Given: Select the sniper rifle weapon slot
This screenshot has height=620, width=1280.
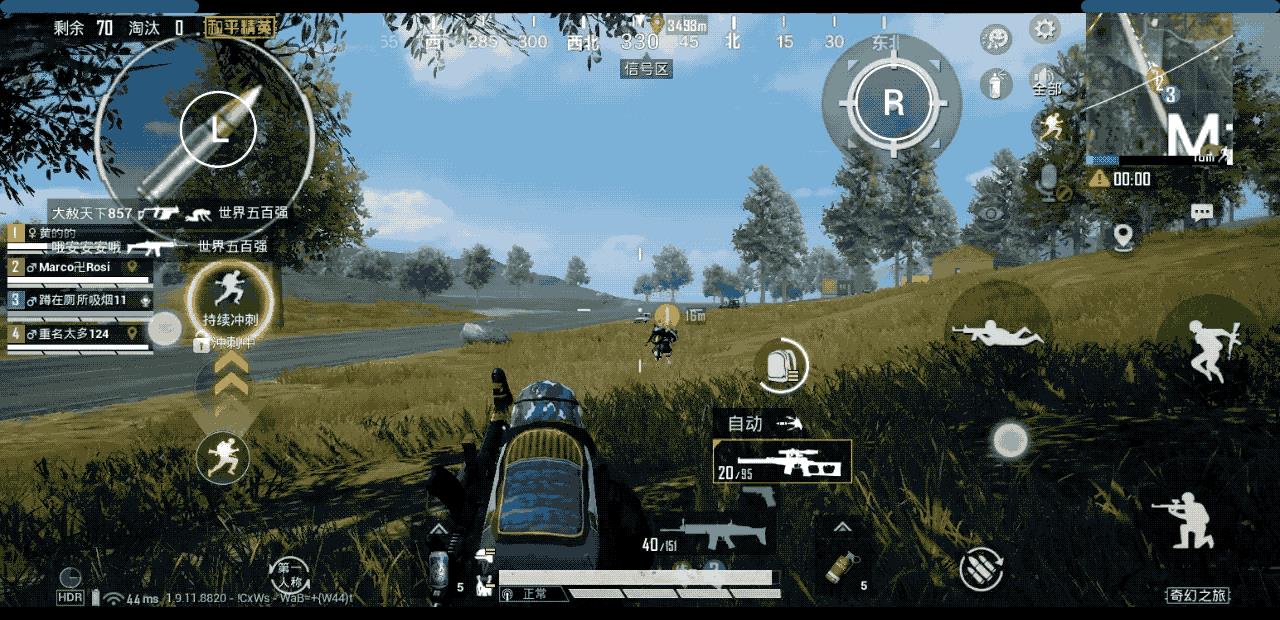Looking at the screenshot, I should click(782, 462).
